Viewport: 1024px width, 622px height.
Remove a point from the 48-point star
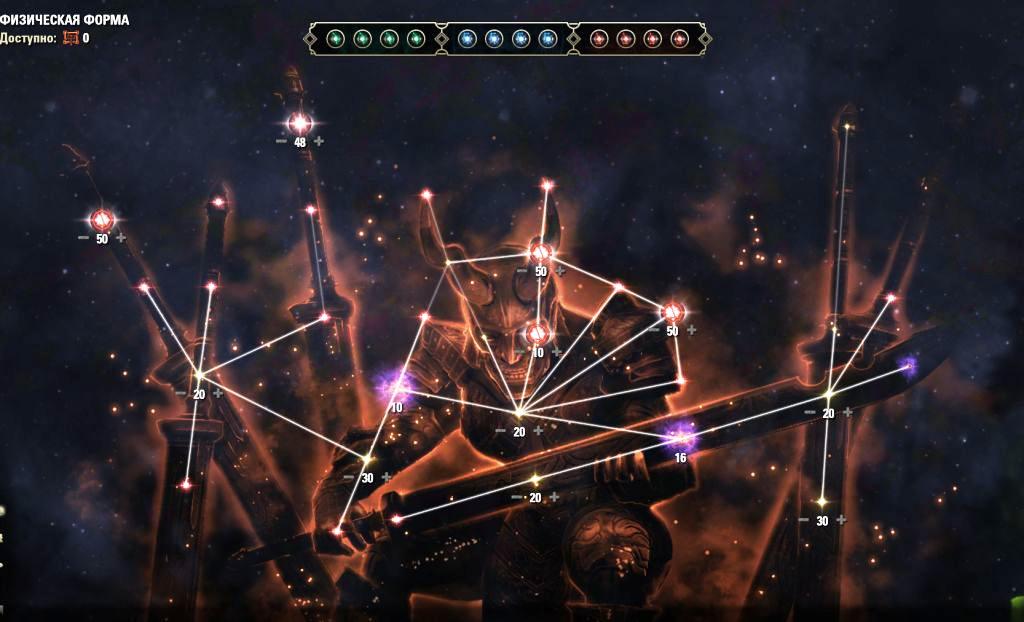click(281, 141)
